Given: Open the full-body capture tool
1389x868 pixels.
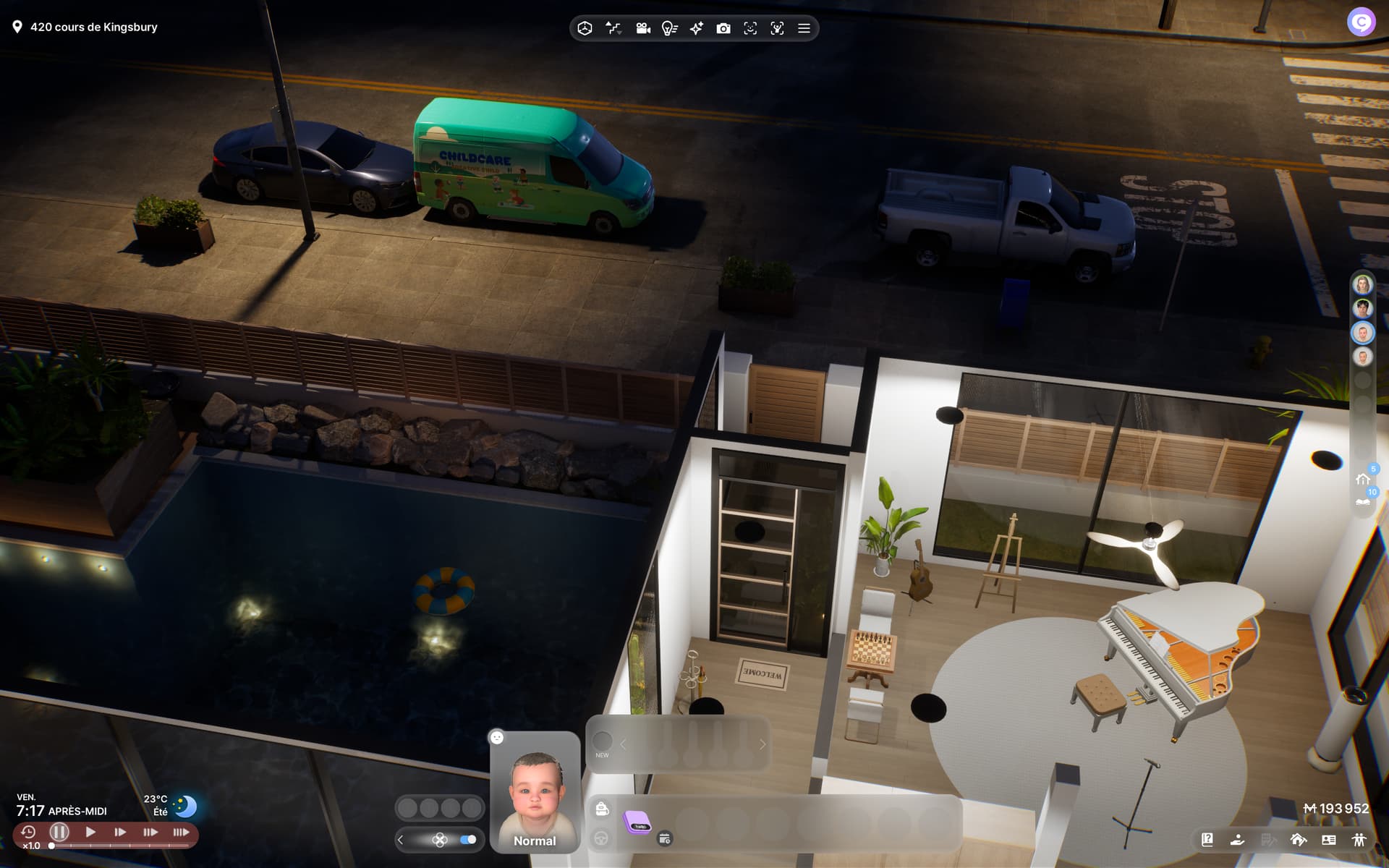Looking at the screenshot, I should (x=777, y=28).
